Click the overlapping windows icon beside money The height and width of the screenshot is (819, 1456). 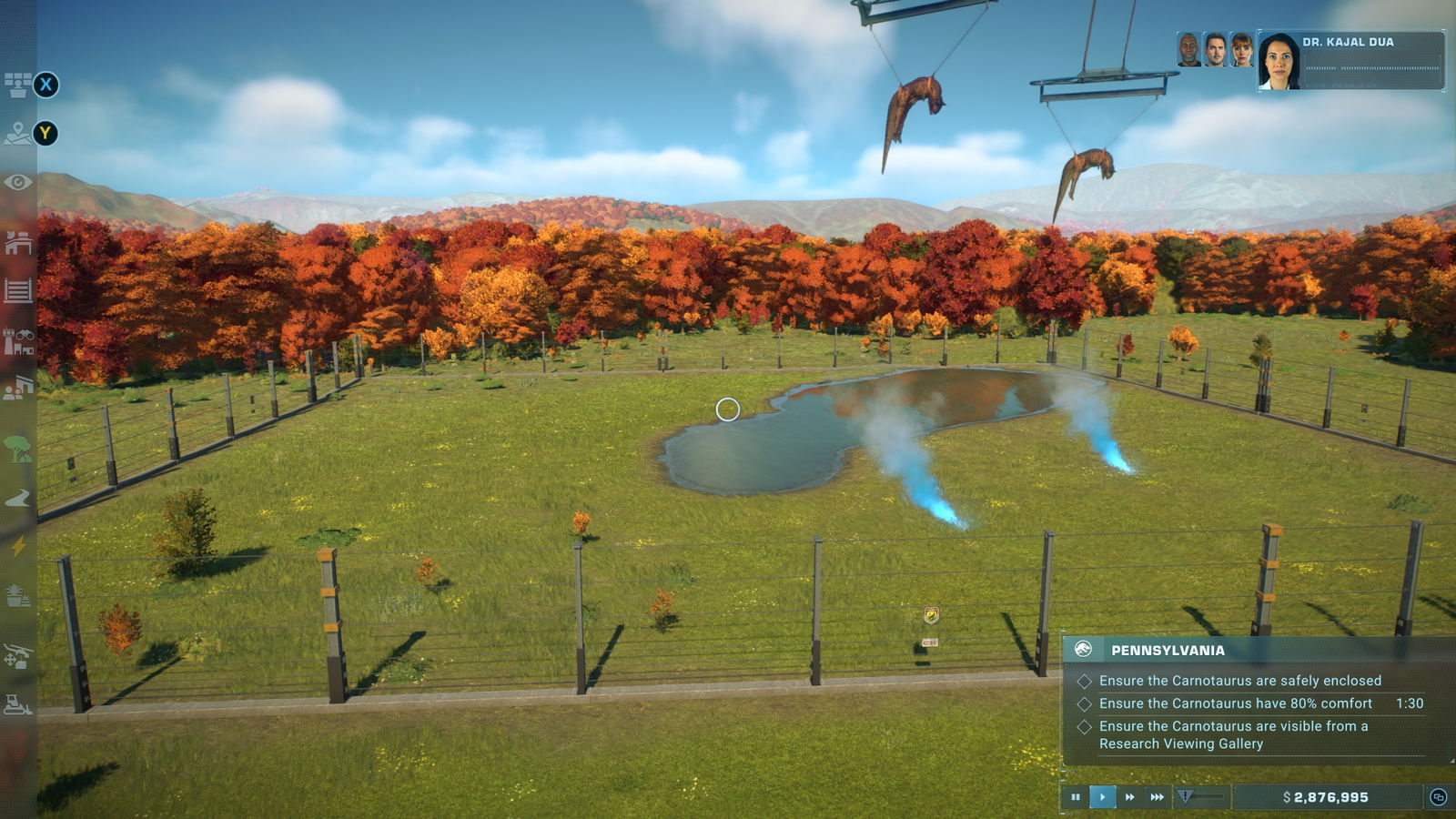(x=1438, y=797)
